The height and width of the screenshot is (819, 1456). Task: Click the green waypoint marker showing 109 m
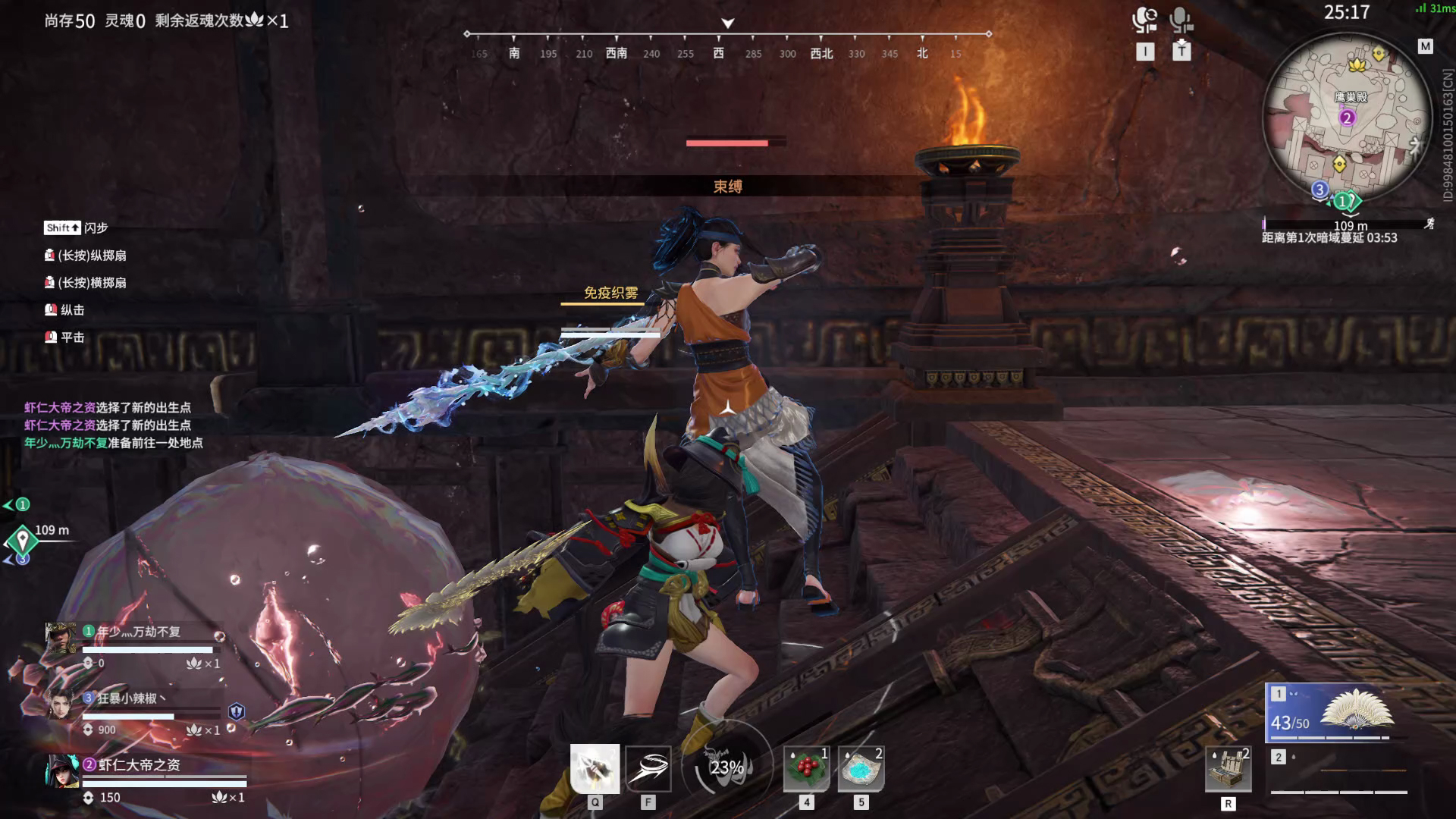point(23,540)
